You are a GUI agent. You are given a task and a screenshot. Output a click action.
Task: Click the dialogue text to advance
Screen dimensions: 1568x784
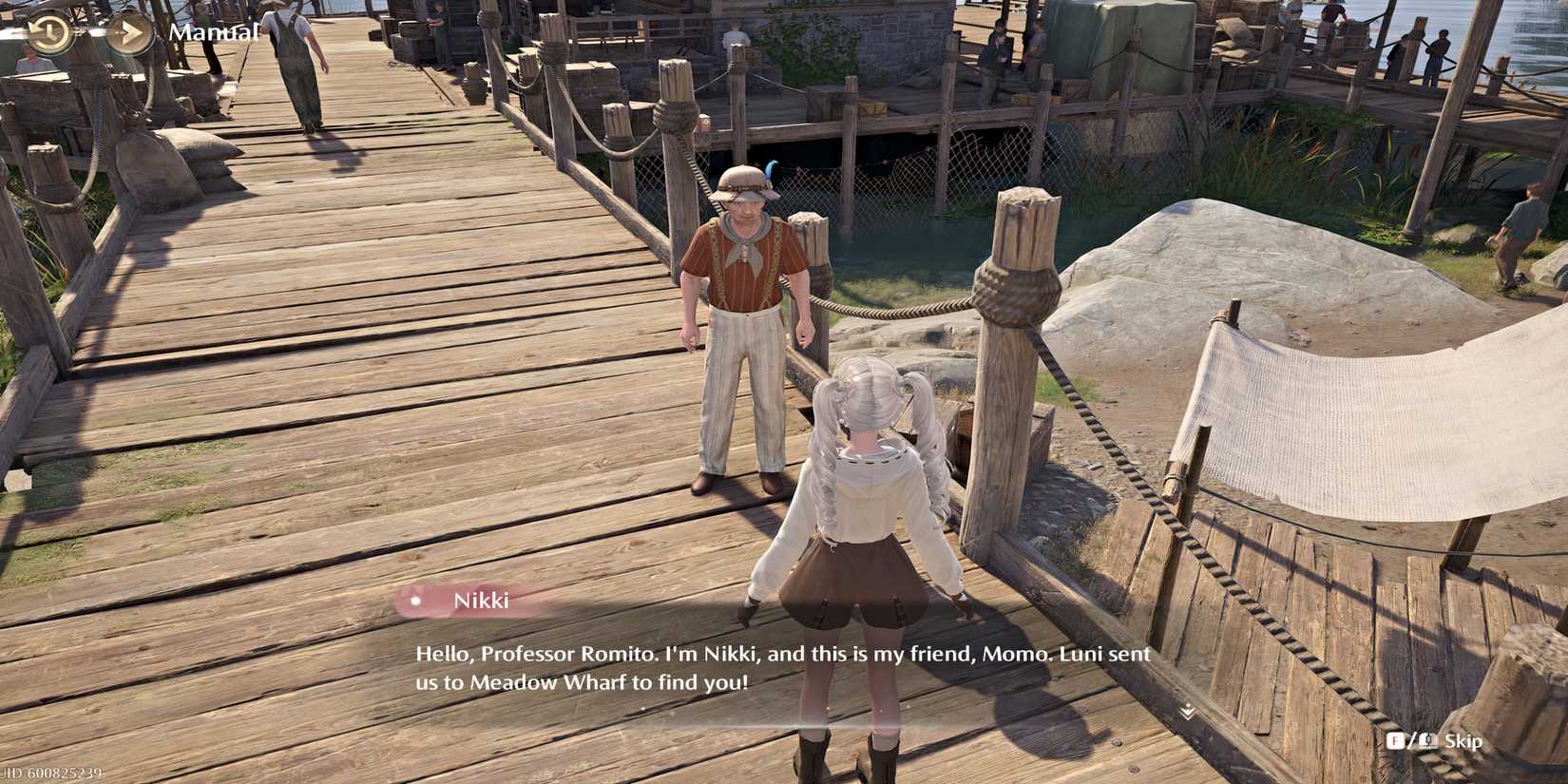(779, 665)
